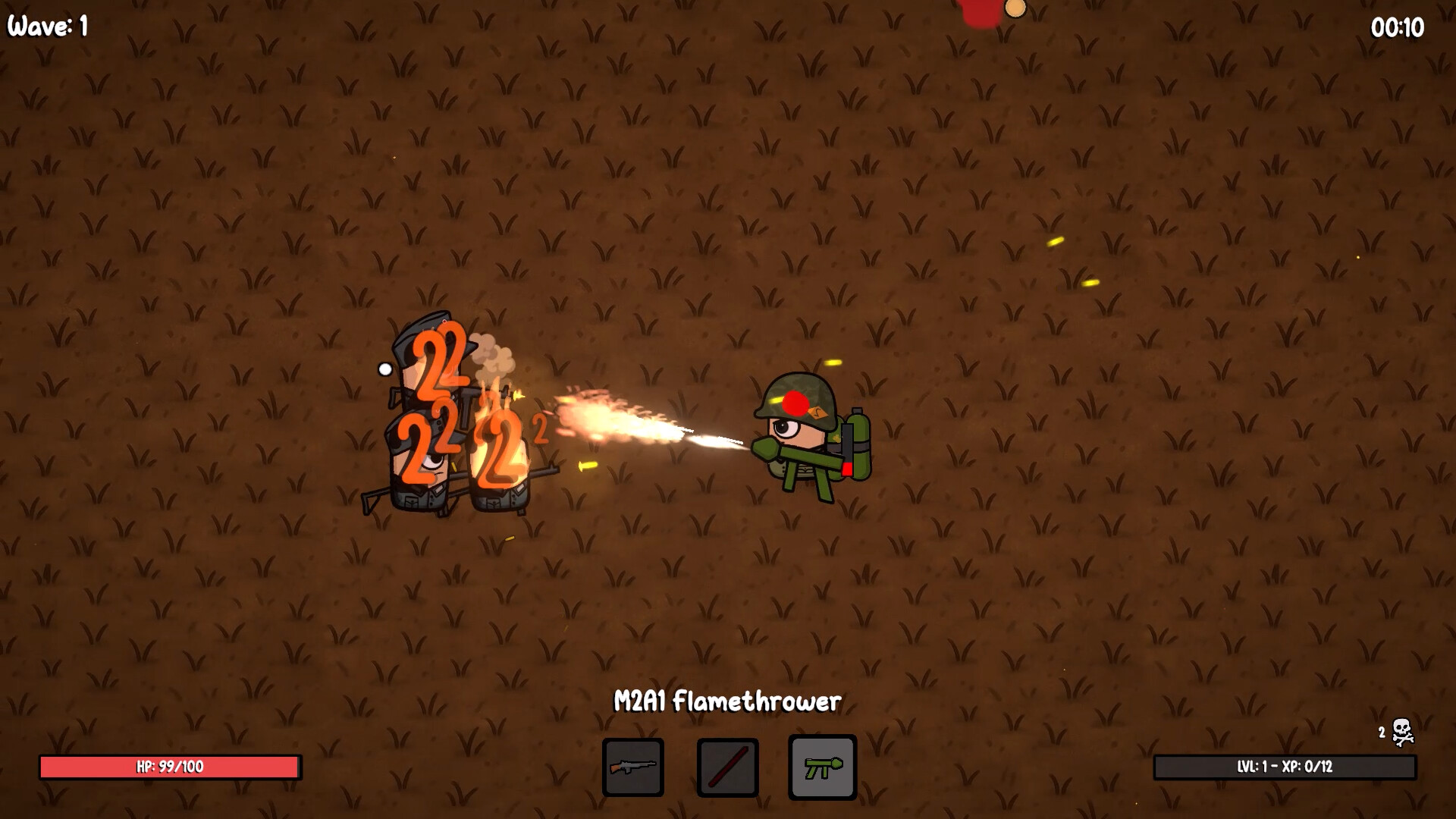Click the skull kill counter icon
The width and height of the screenshot is (1456, 819).
[x=1401, y=730]
